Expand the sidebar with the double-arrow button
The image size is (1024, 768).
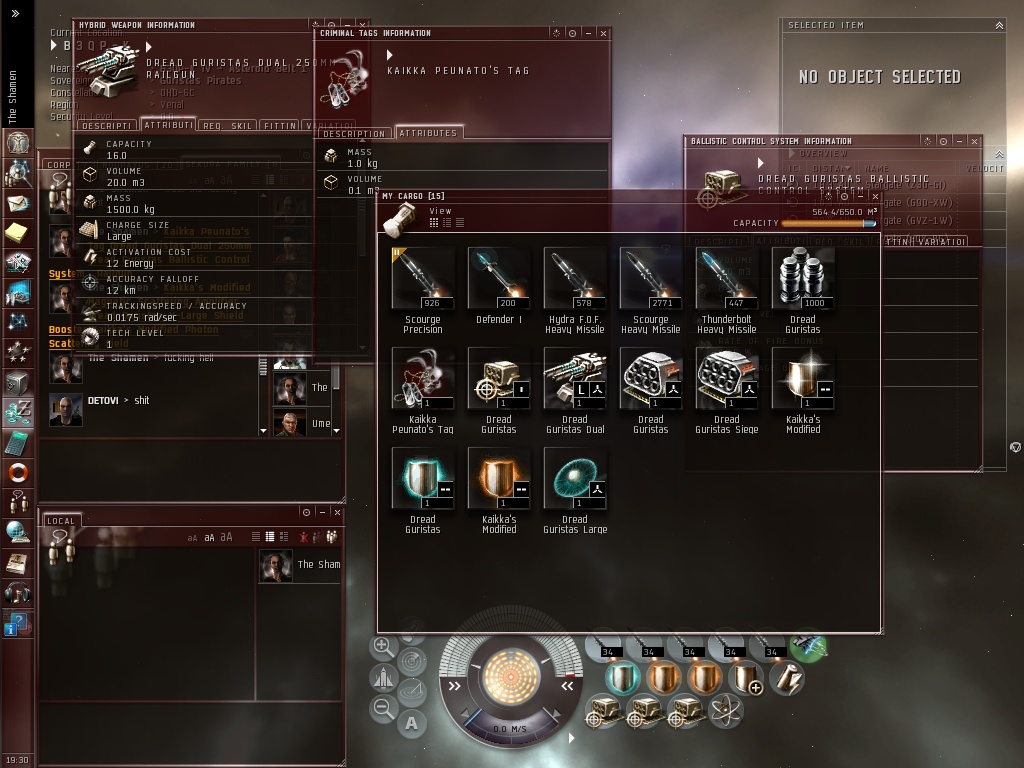click(15, 13)
